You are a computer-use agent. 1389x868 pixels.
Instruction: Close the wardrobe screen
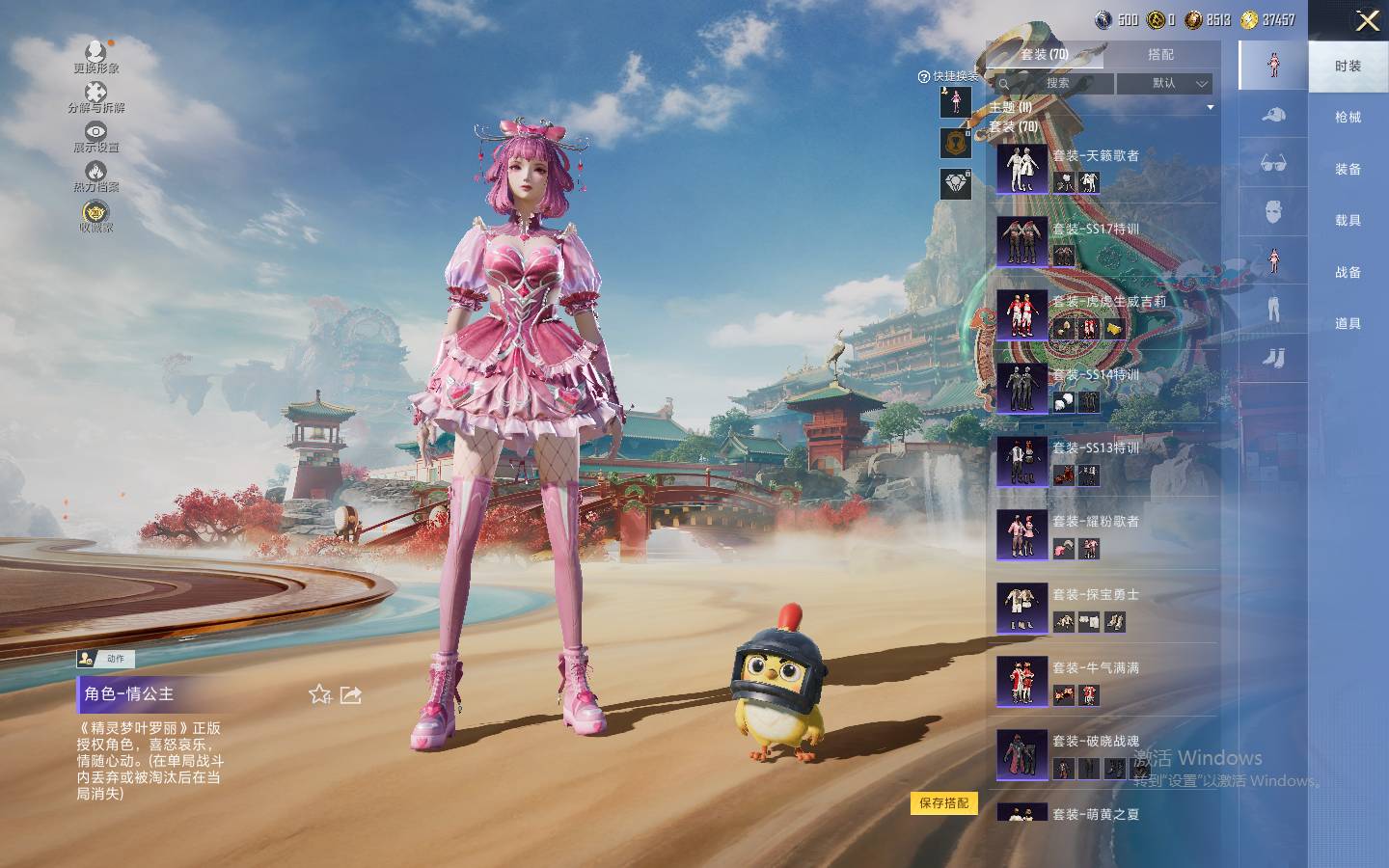coord(1367,21)
